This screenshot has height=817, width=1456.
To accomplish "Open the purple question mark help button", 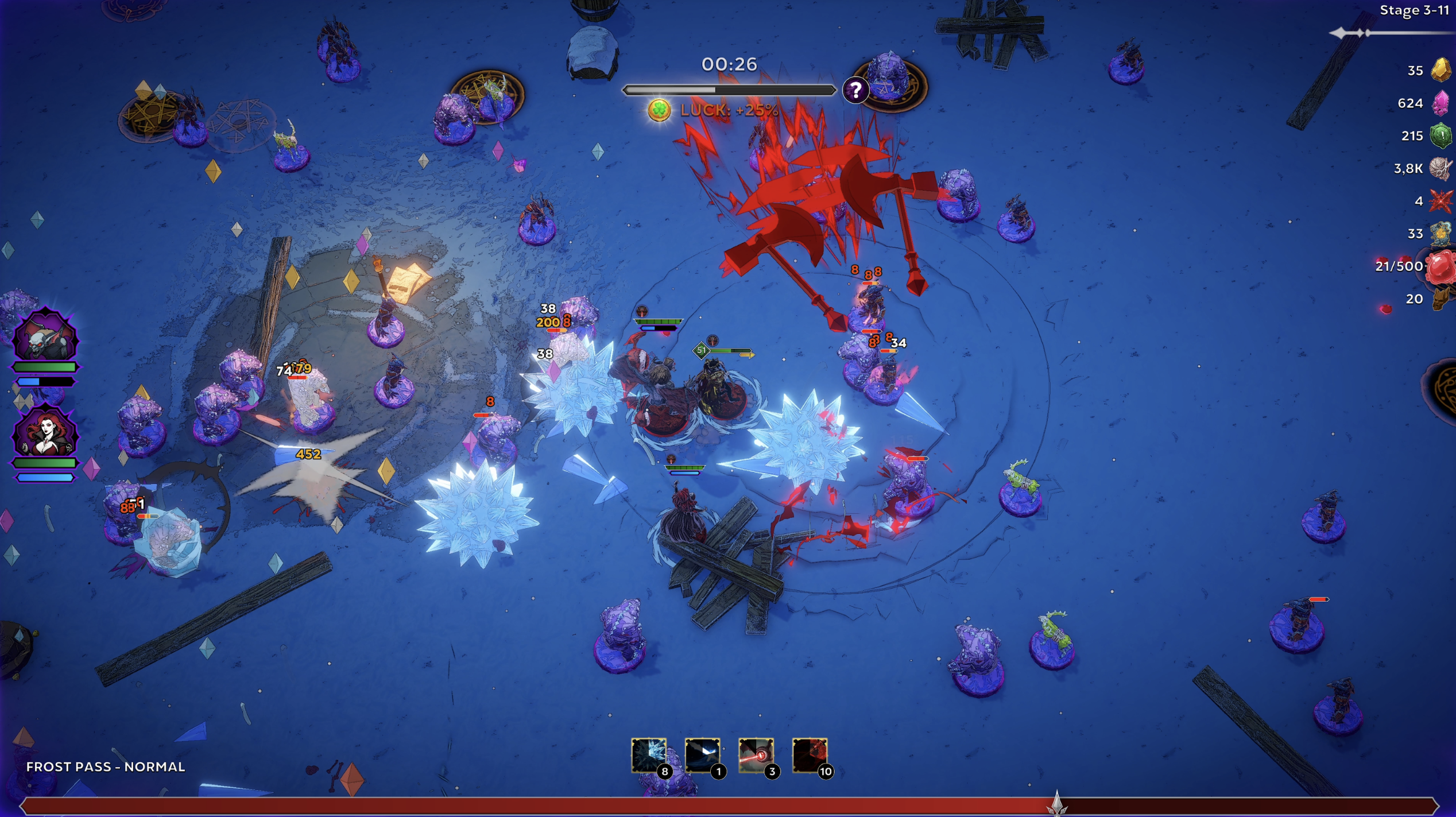I will tap(855, 90).
